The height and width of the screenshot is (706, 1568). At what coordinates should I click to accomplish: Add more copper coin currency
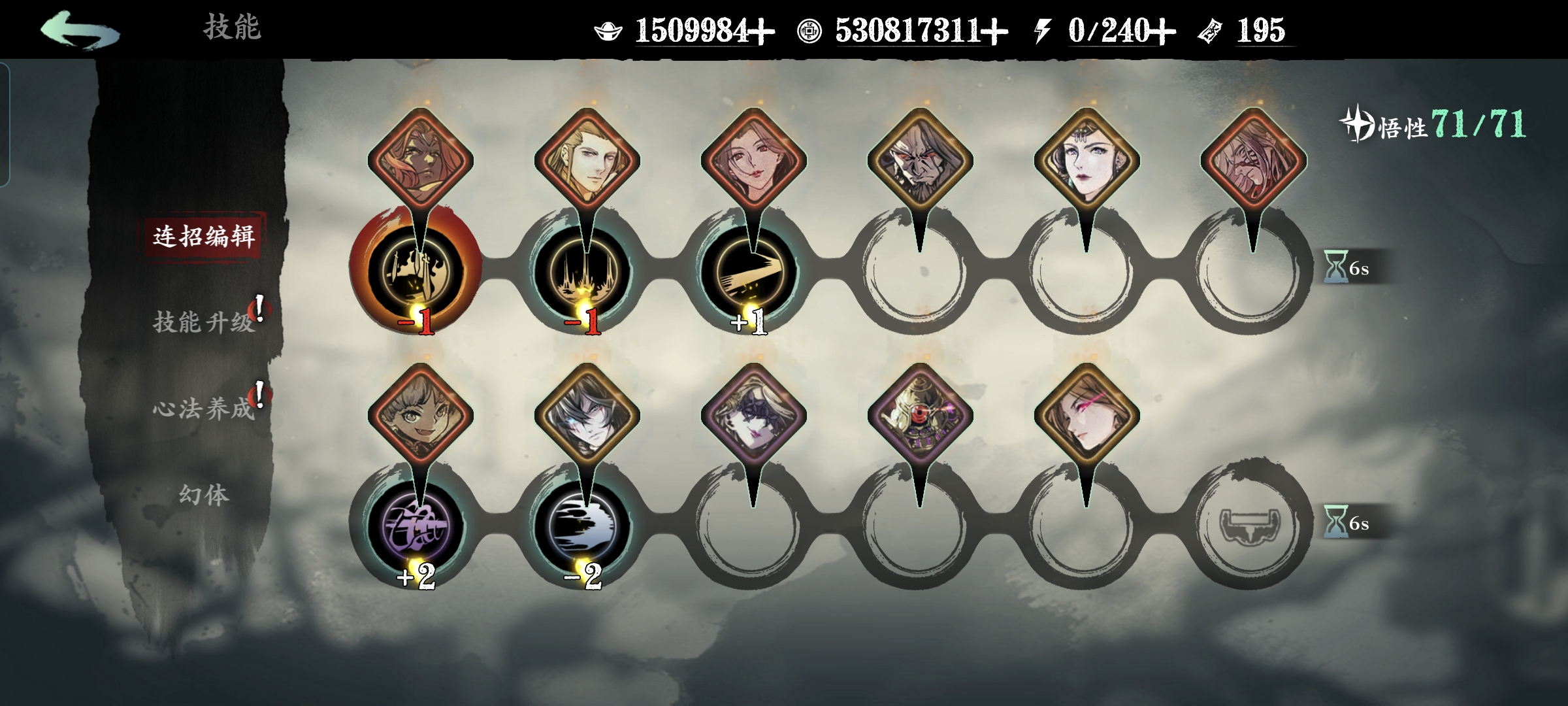(x=994, y=31)
